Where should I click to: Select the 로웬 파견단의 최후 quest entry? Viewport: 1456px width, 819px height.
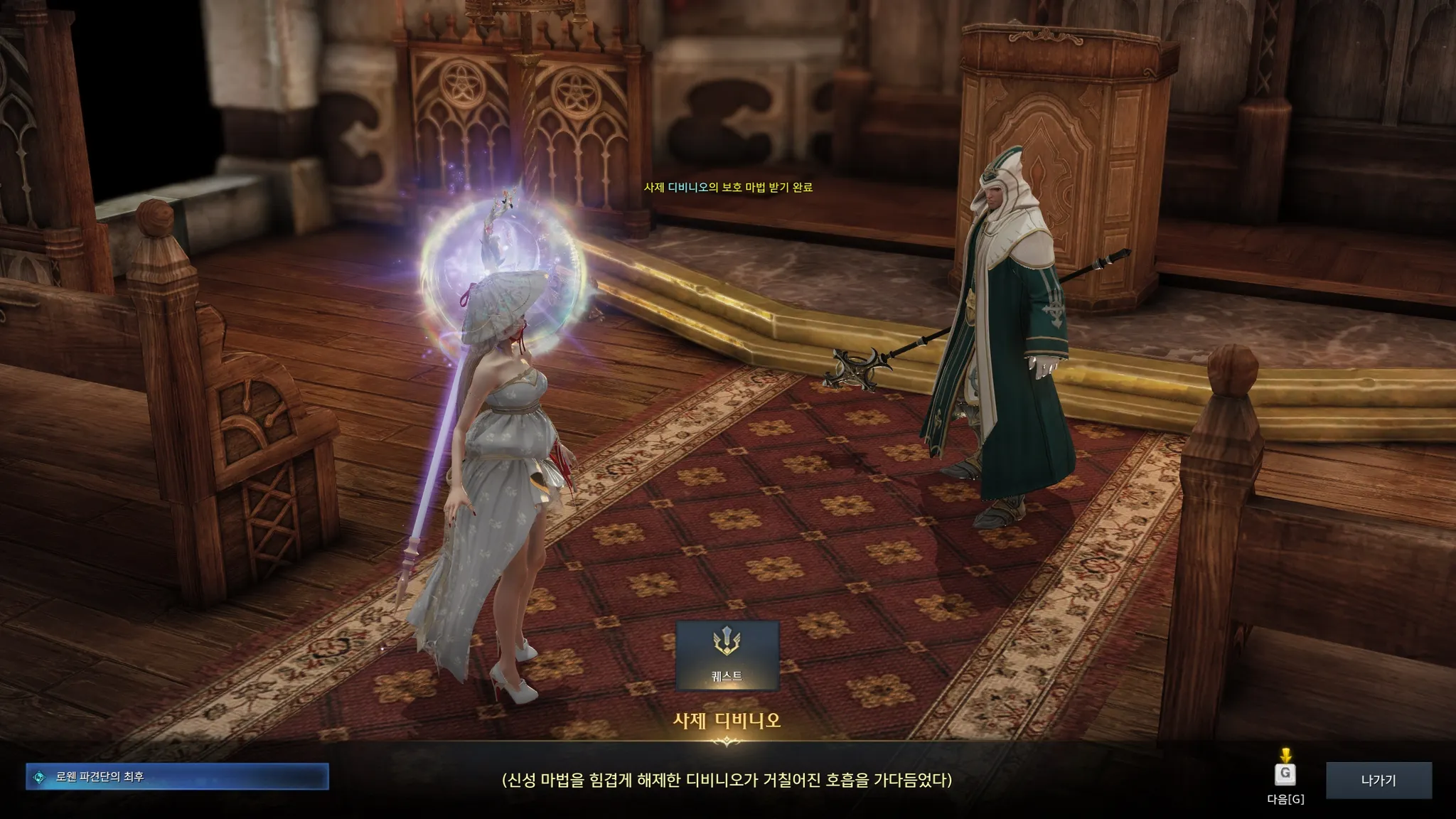177,777
